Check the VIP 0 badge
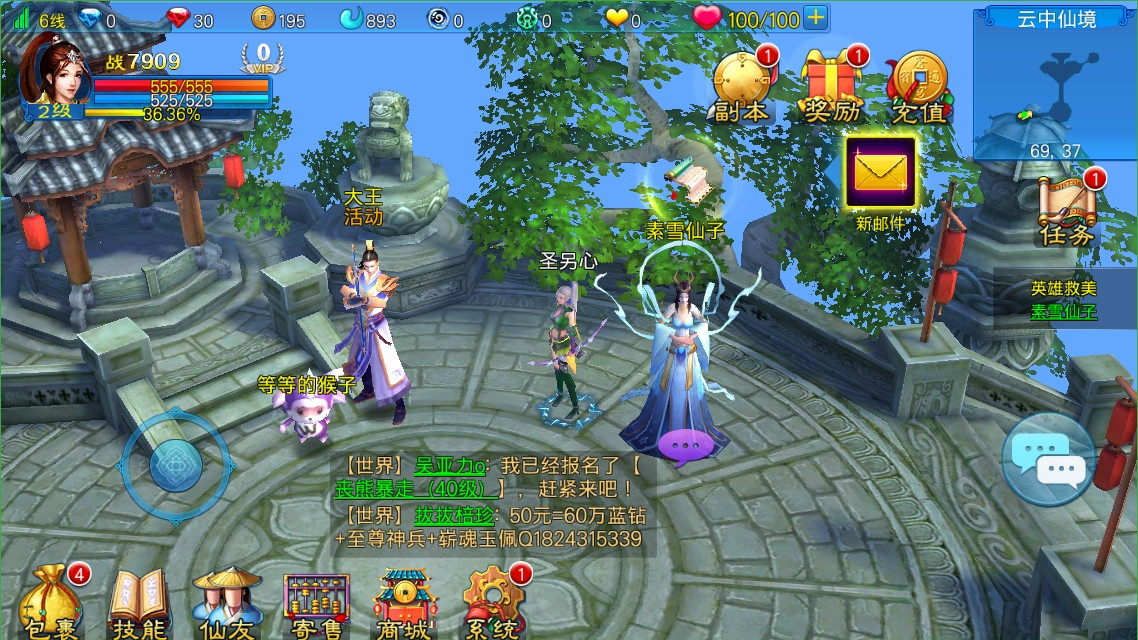Image resolution: width=1138 pixels, height=640 pixels. (263, 56)
